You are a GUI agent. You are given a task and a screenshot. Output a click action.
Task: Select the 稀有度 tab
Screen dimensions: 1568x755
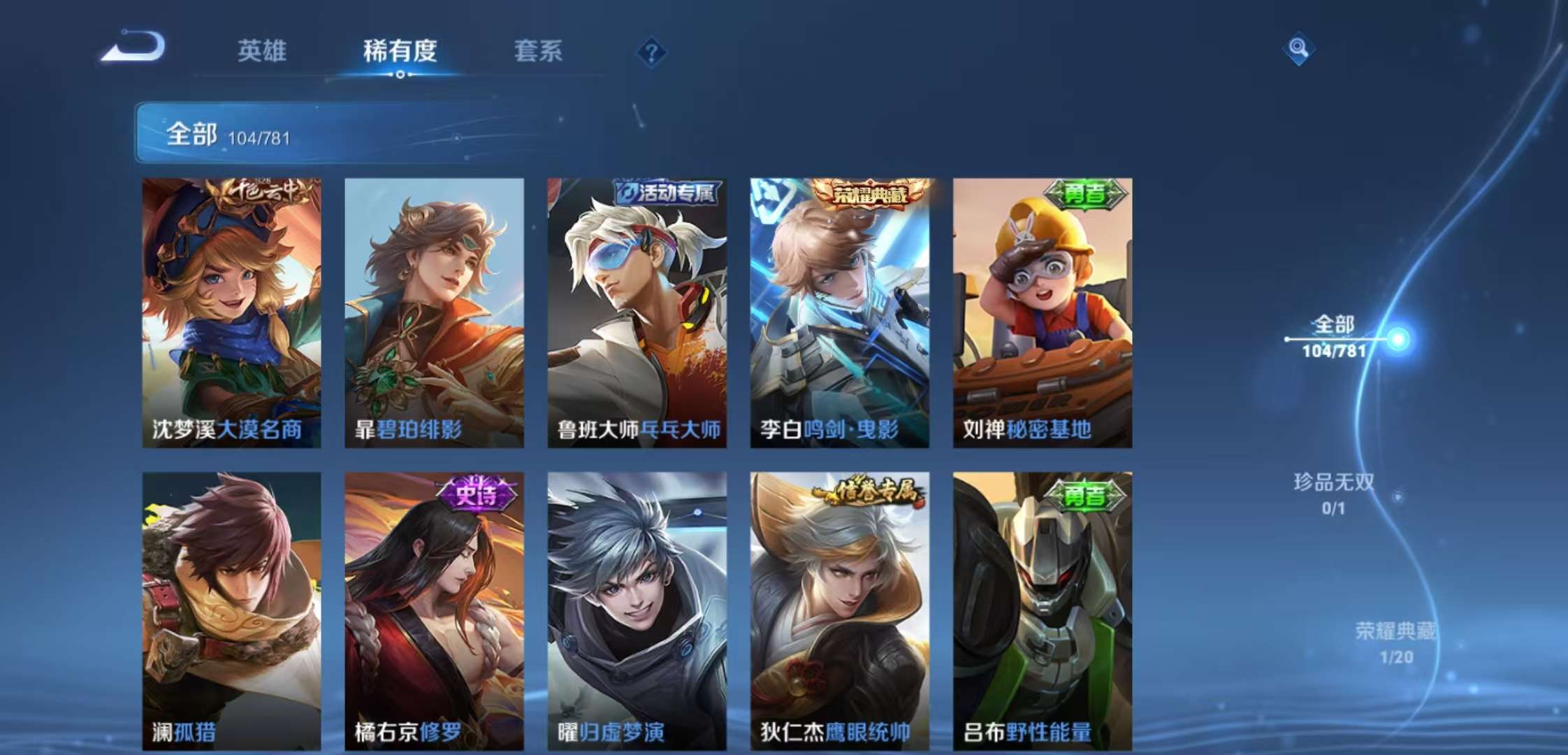point(399,51)
